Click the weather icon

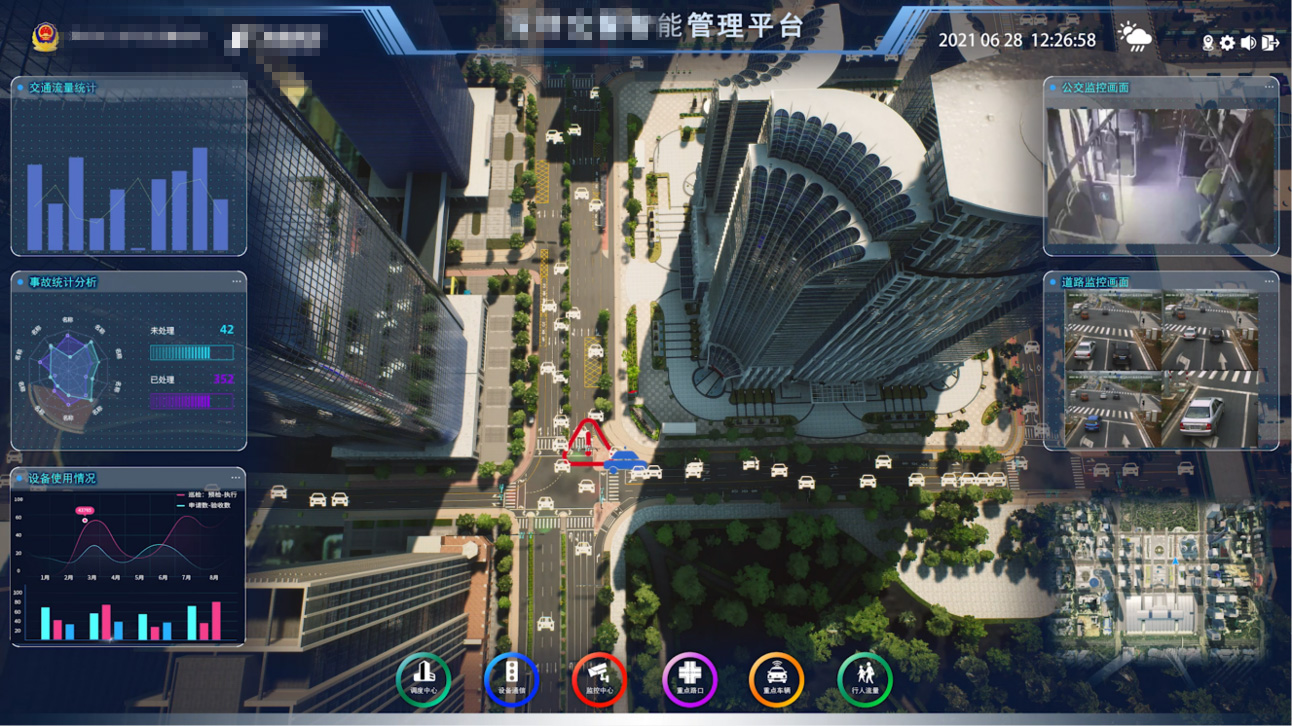(x=1135, y=38)
